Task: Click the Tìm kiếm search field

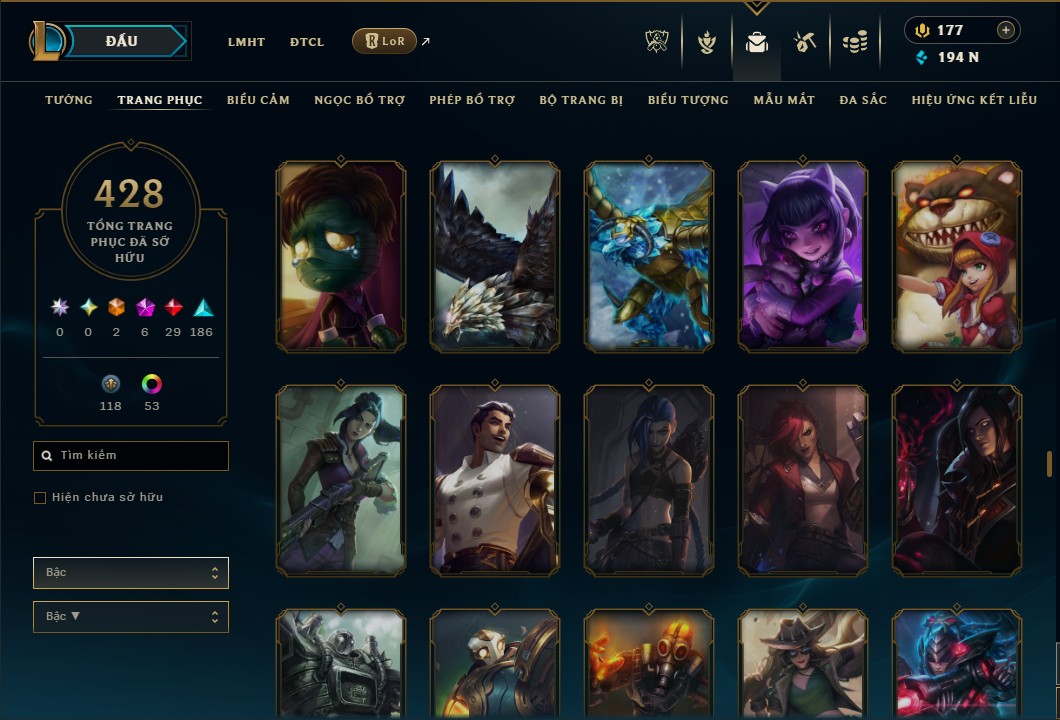Action: (131, 456)
